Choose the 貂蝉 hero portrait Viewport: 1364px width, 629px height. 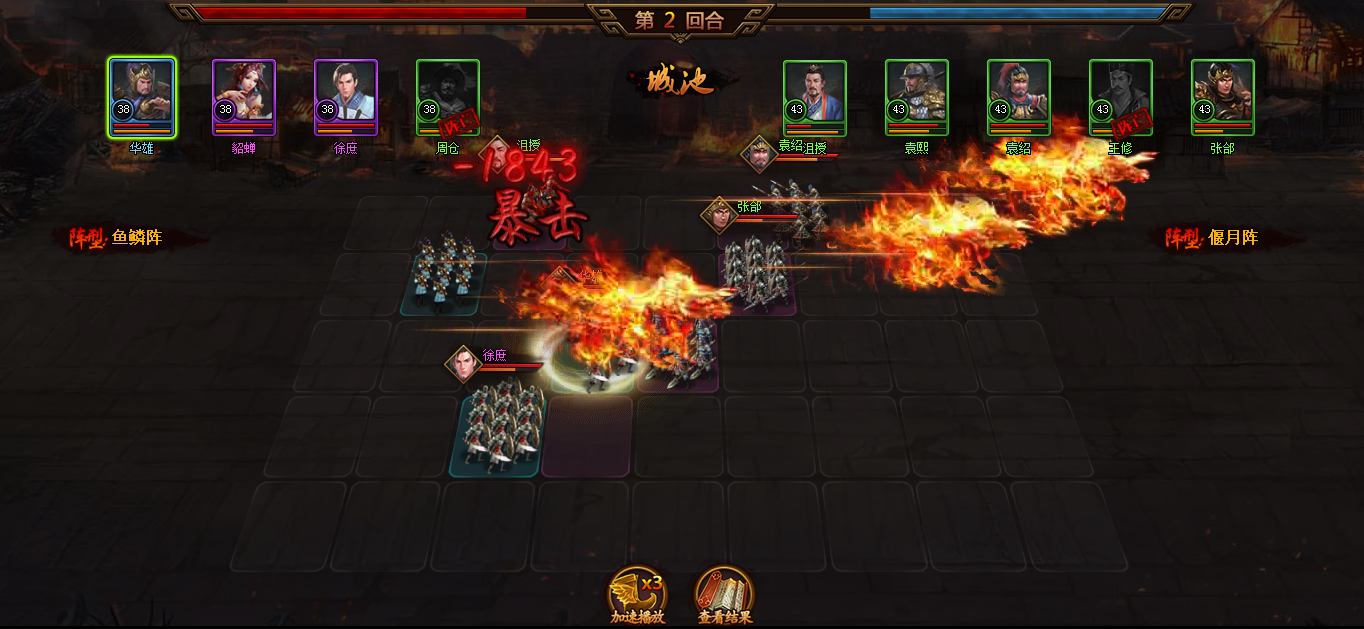(x=244, y=97)
